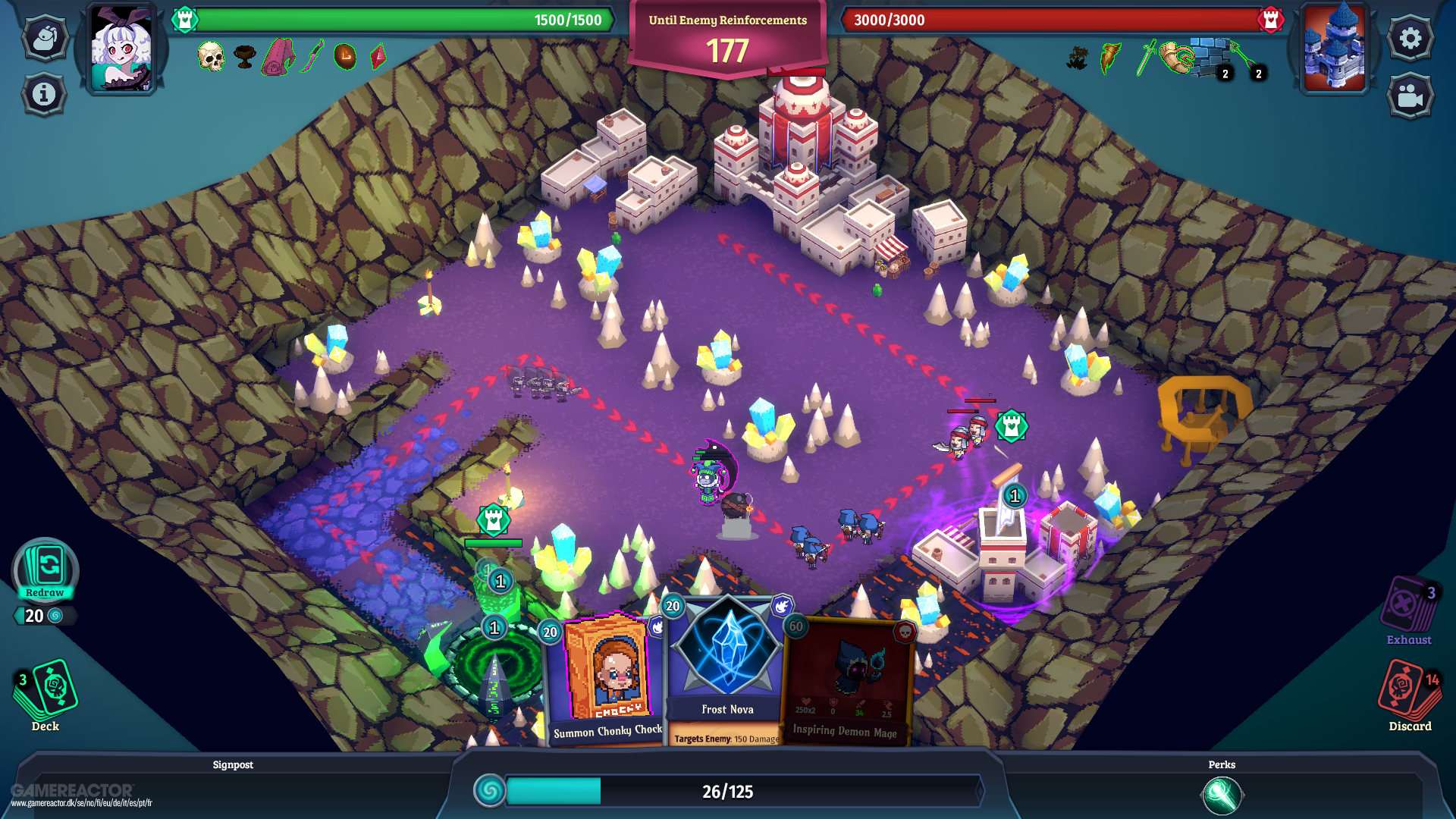Open the Deck pile

coord(45,691)
